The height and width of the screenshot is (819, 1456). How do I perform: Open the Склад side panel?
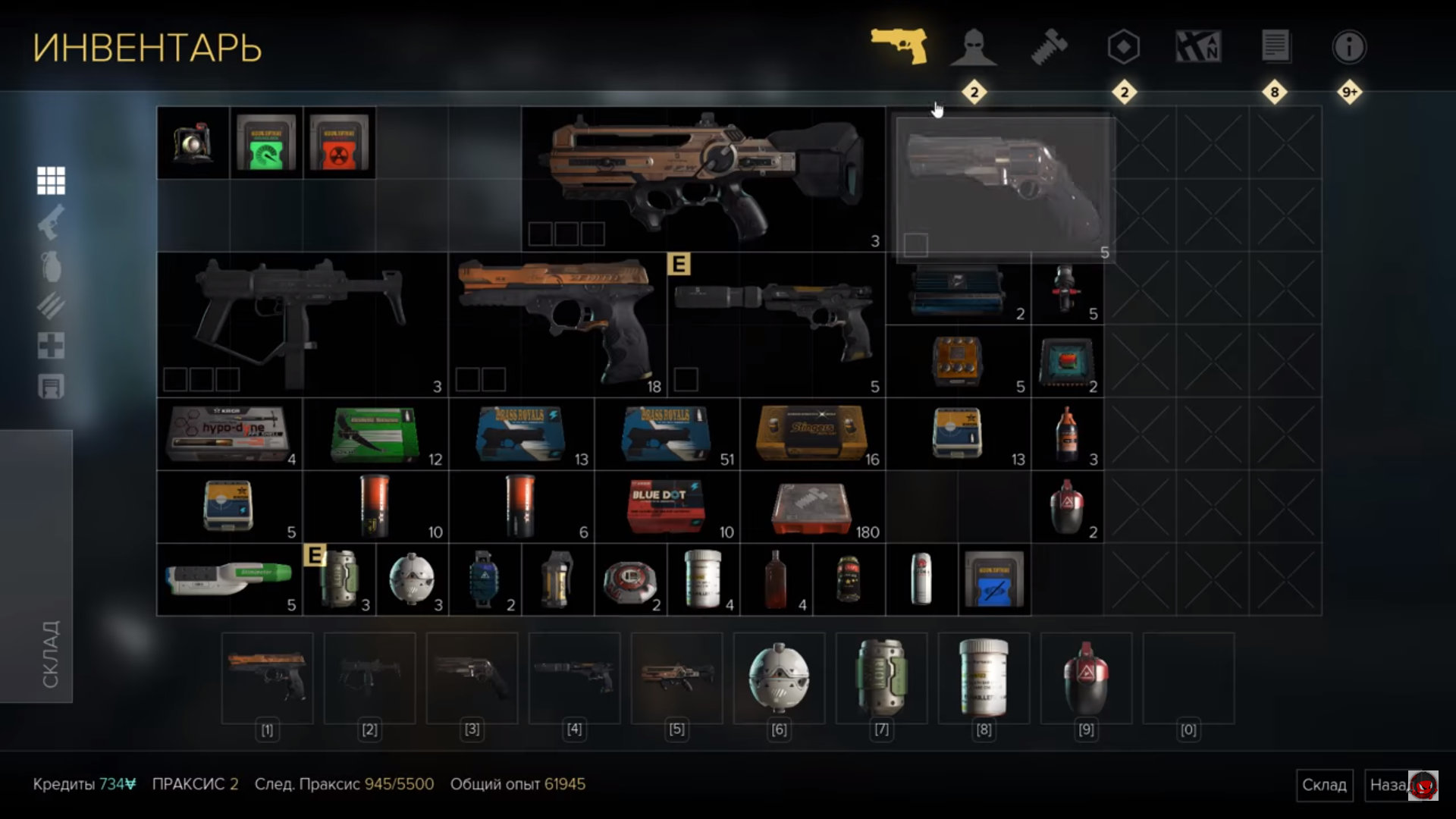36,566
